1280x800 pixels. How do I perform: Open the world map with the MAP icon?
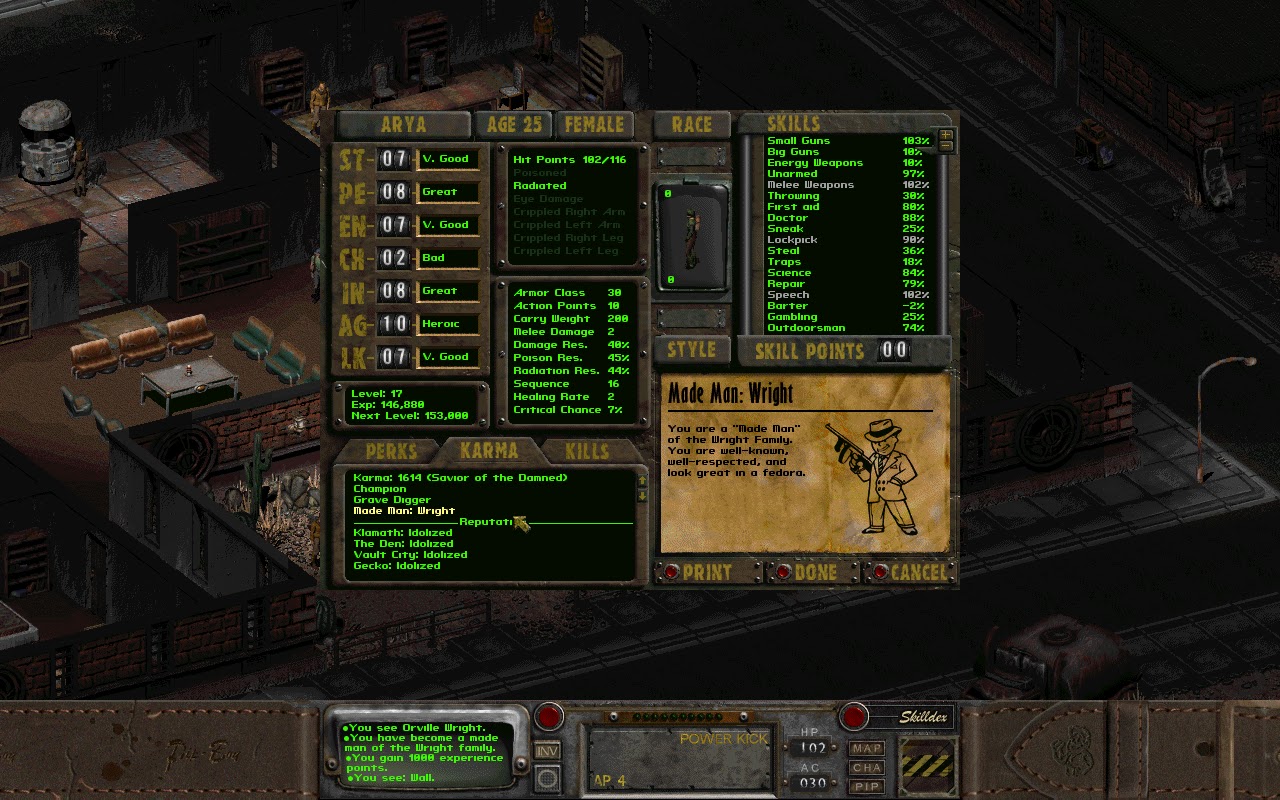point(866,748)
